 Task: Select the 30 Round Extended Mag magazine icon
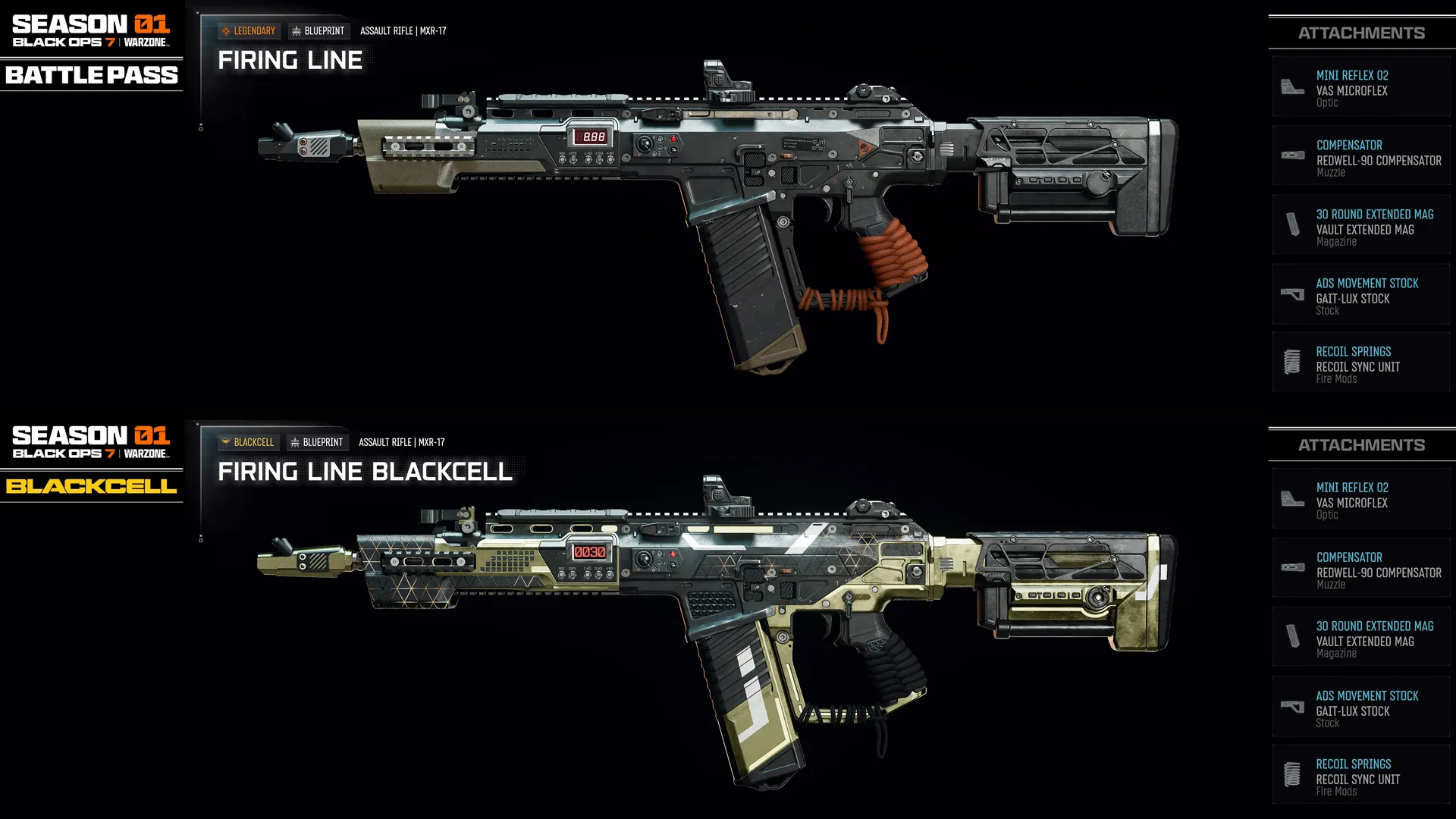click(1292, 224)
